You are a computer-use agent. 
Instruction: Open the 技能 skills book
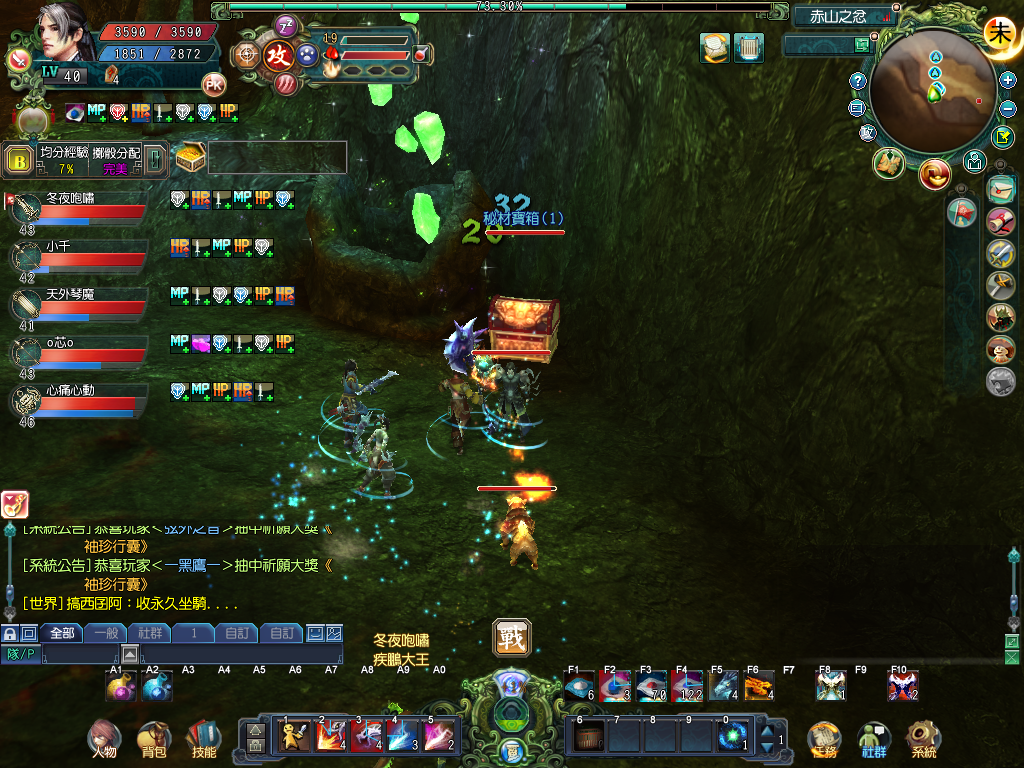click(203, 739)
